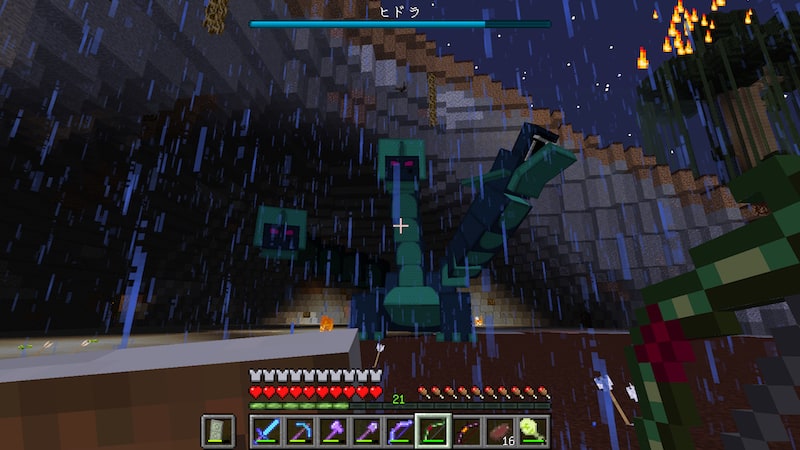
Task: Select the highlighted green bow slot
Action: [x=433, y=430]
